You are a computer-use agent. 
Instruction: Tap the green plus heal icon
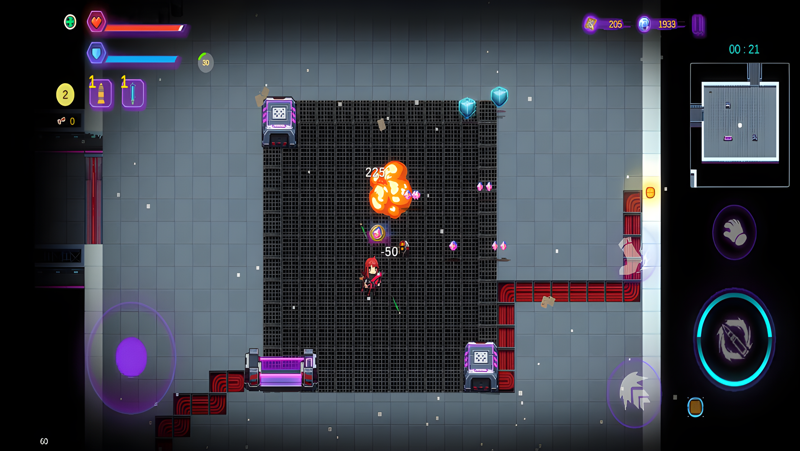pyautogui.click(x=70, y=22)
